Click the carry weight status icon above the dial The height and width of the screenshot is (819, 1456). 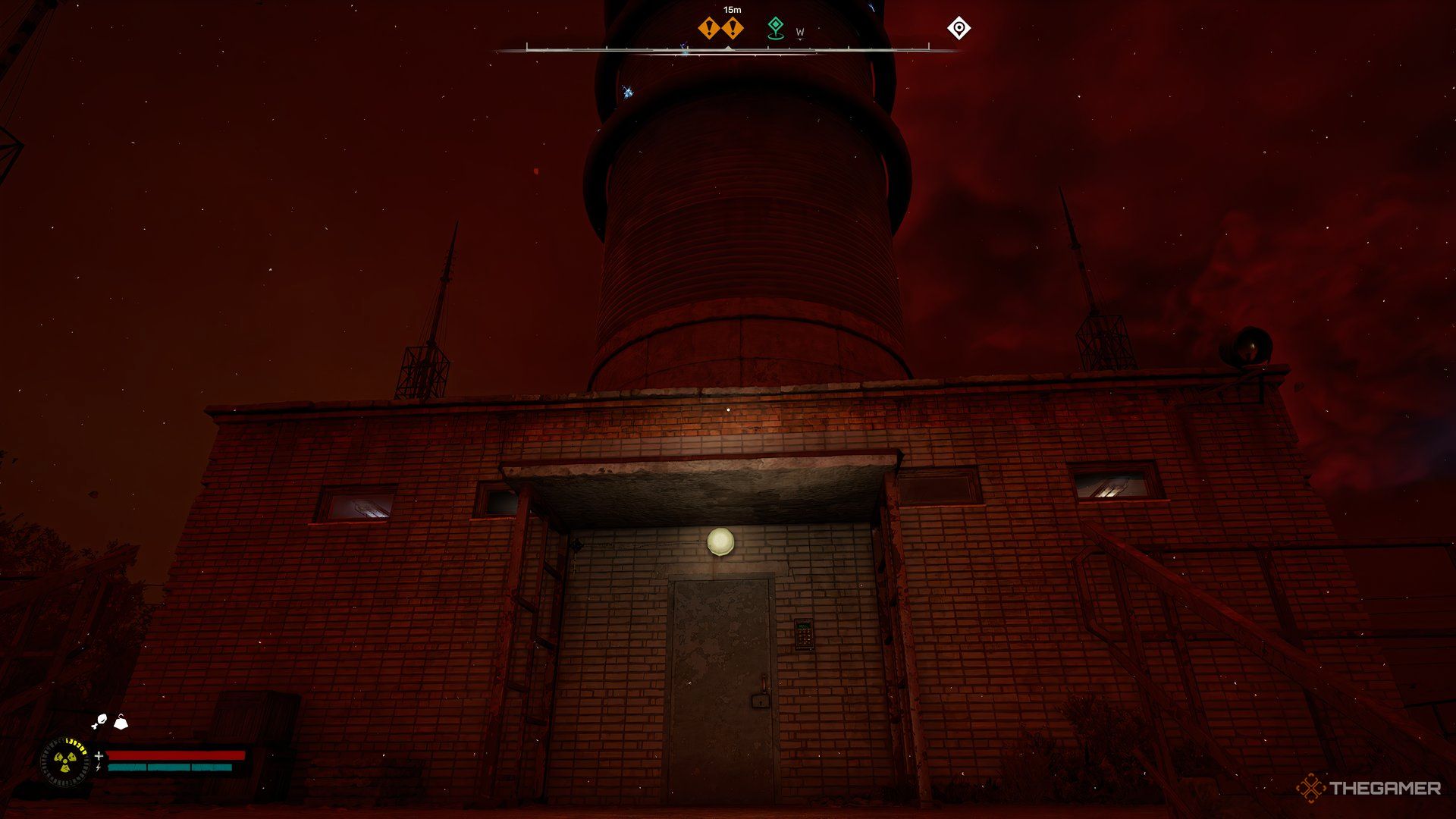[120, 723]
